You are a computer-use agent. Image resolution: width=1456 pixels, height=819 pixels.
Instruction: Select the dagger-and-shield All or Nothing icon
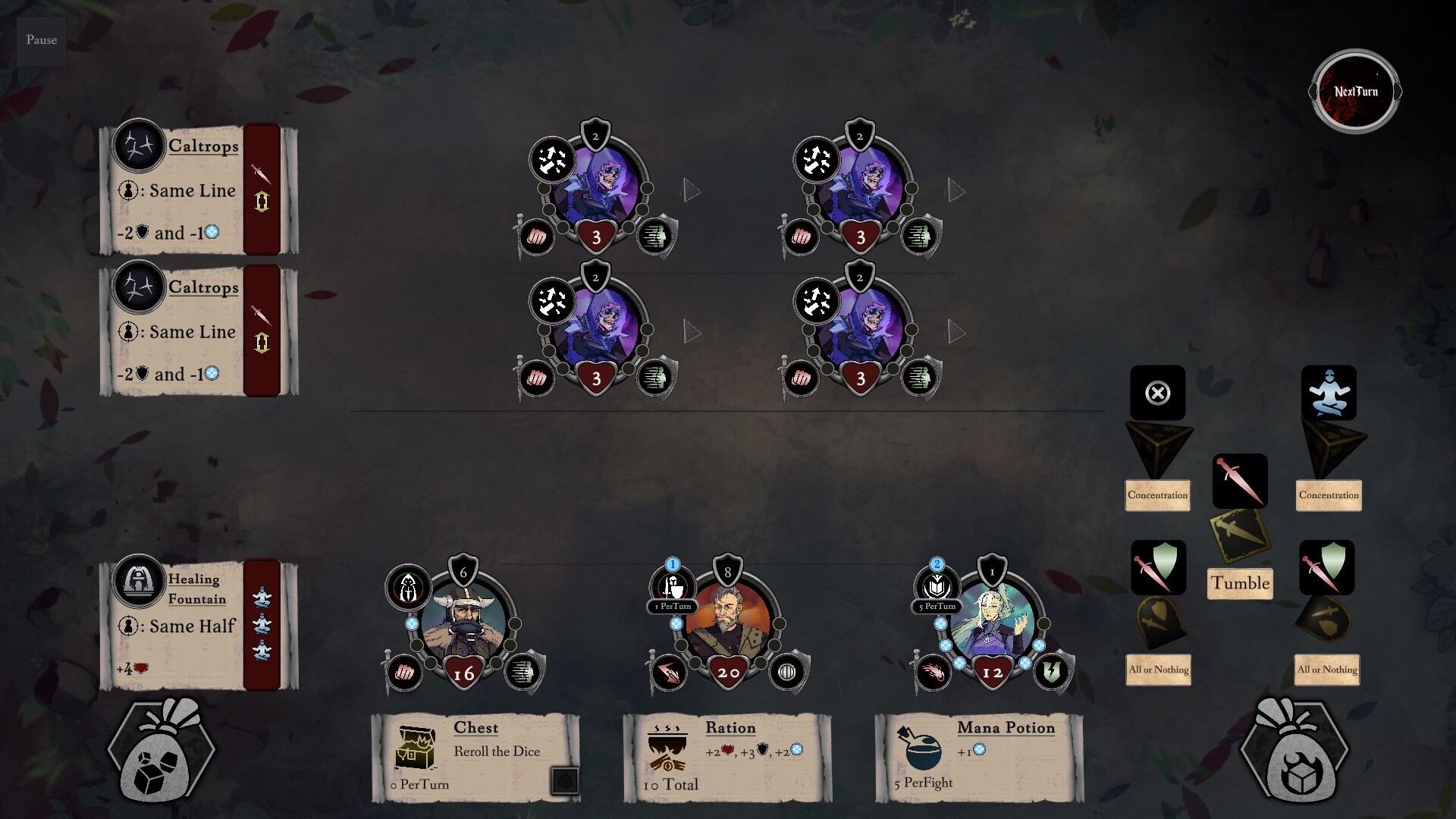click(x=1158, y=568)
